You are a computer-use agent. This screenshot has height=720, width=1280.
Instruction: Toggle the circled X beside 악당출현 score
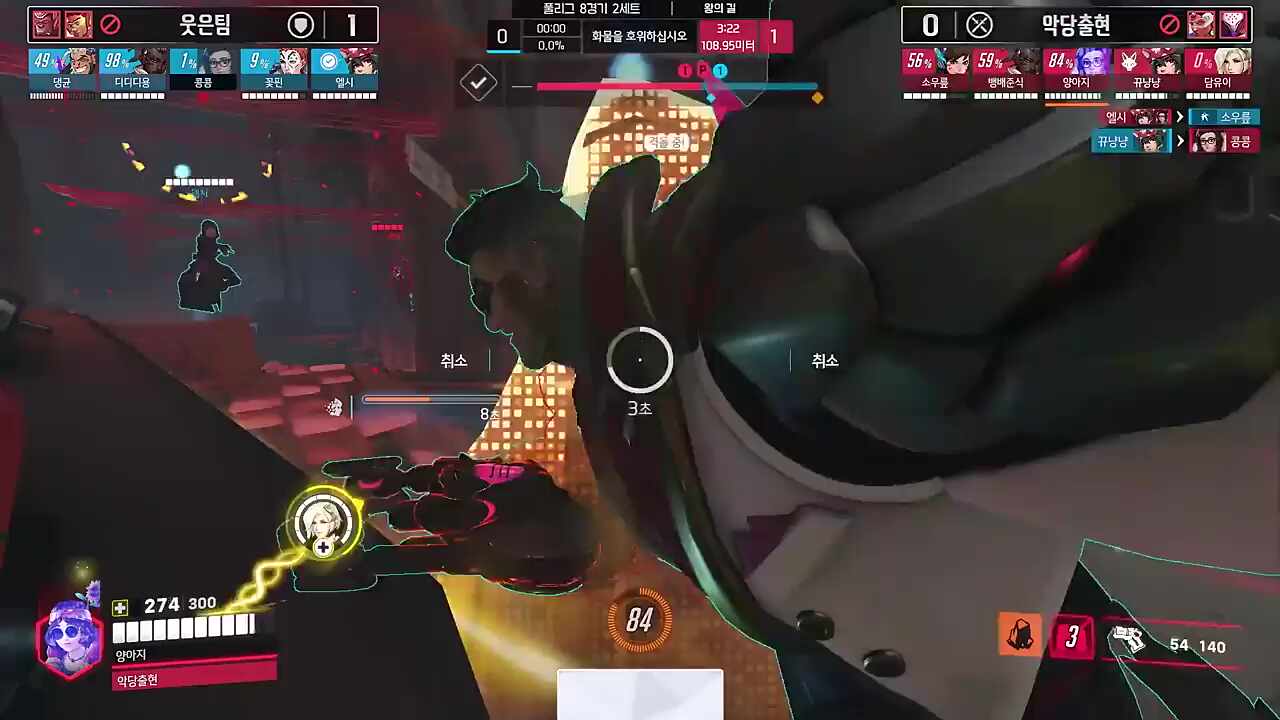pyautogui.click(x=979, y=25)
